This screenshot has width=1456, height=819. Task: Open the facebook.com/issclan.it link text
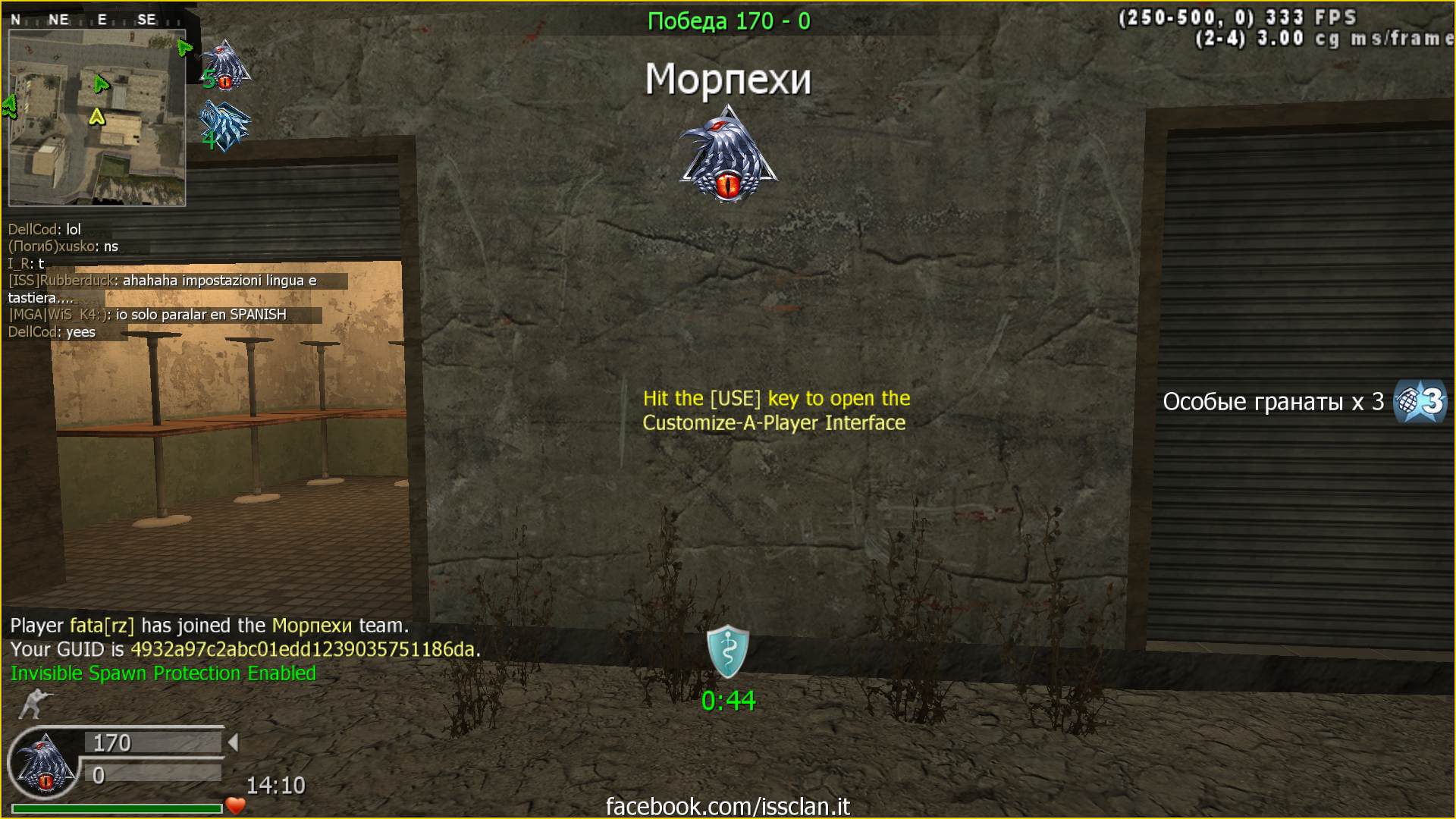click(728, 806)
